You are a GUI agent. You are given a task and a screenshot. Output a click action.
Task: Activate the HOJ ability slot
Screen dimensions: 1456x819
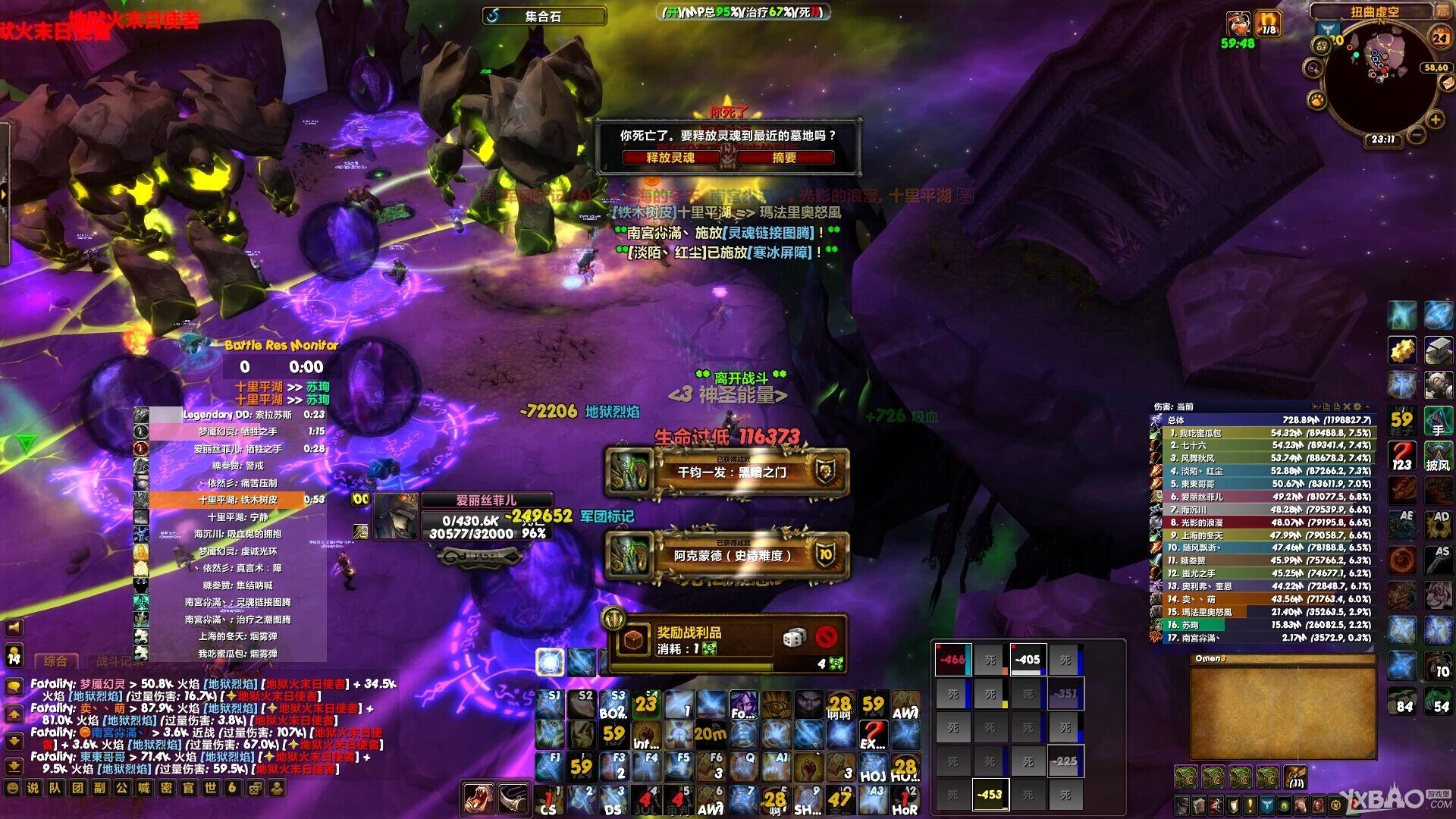[x=873, y=767]
